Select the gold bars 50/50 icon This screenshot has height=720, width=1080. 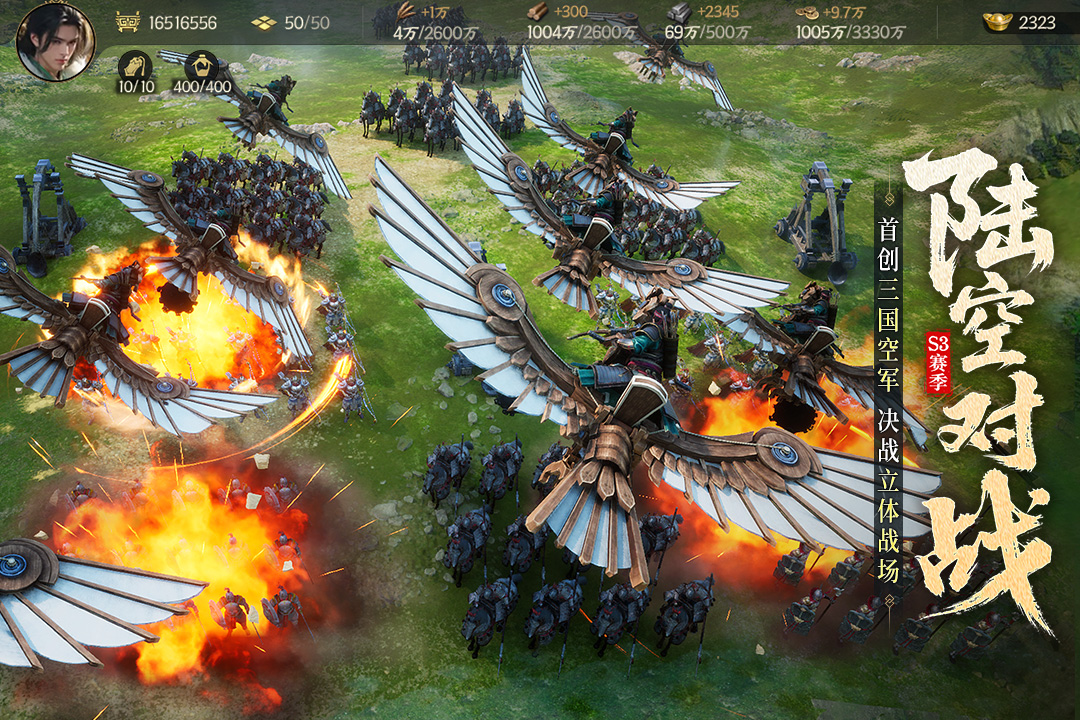[264, 22]
